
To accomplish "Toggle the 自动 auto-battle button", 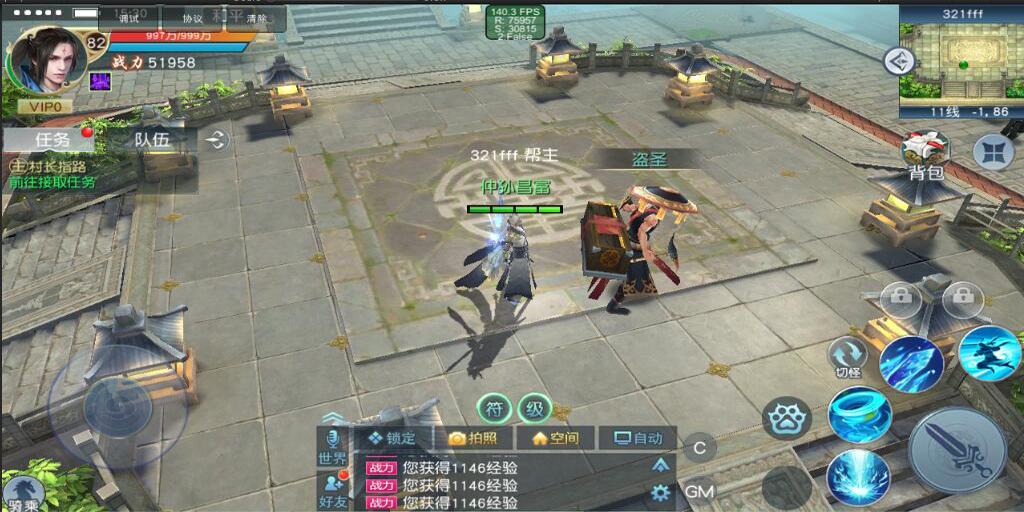I will click(x=637, y=438).
